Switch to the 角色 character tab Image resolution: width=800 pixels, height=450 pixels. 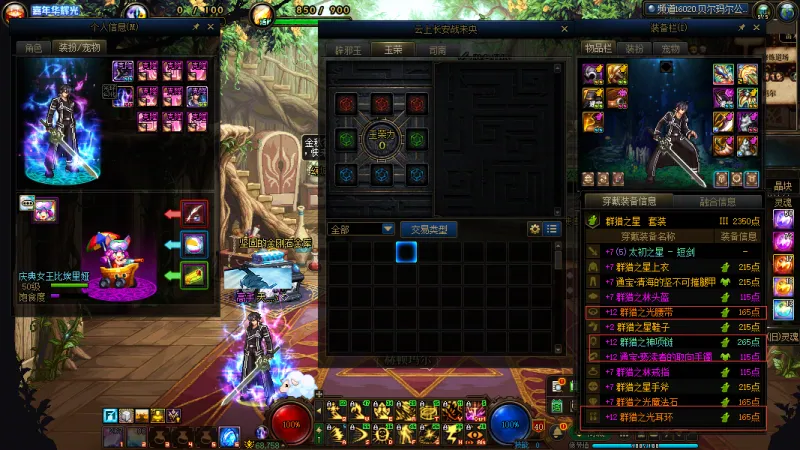pos(34,47)
